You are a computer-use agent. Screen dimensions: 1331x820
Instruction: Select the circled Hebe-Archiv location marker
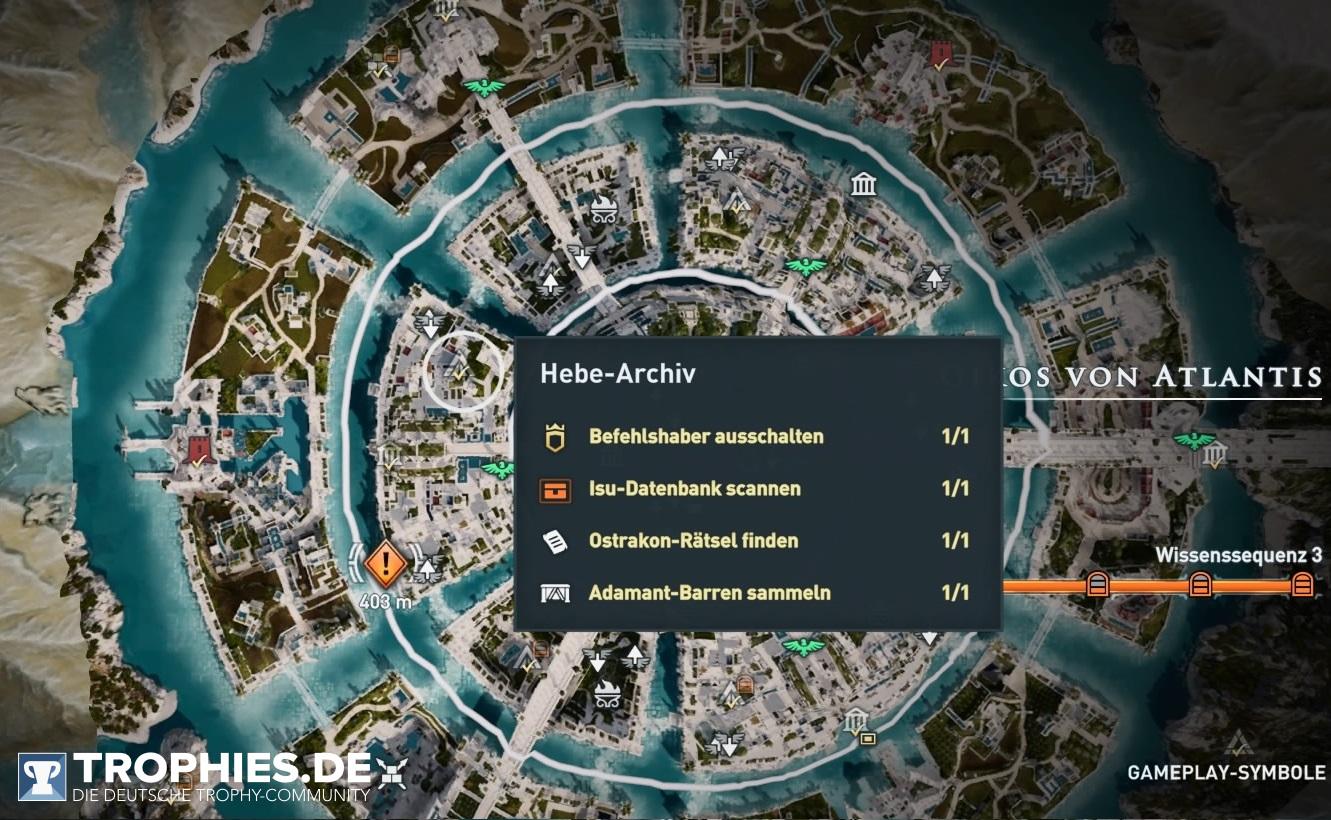[464, 371]
